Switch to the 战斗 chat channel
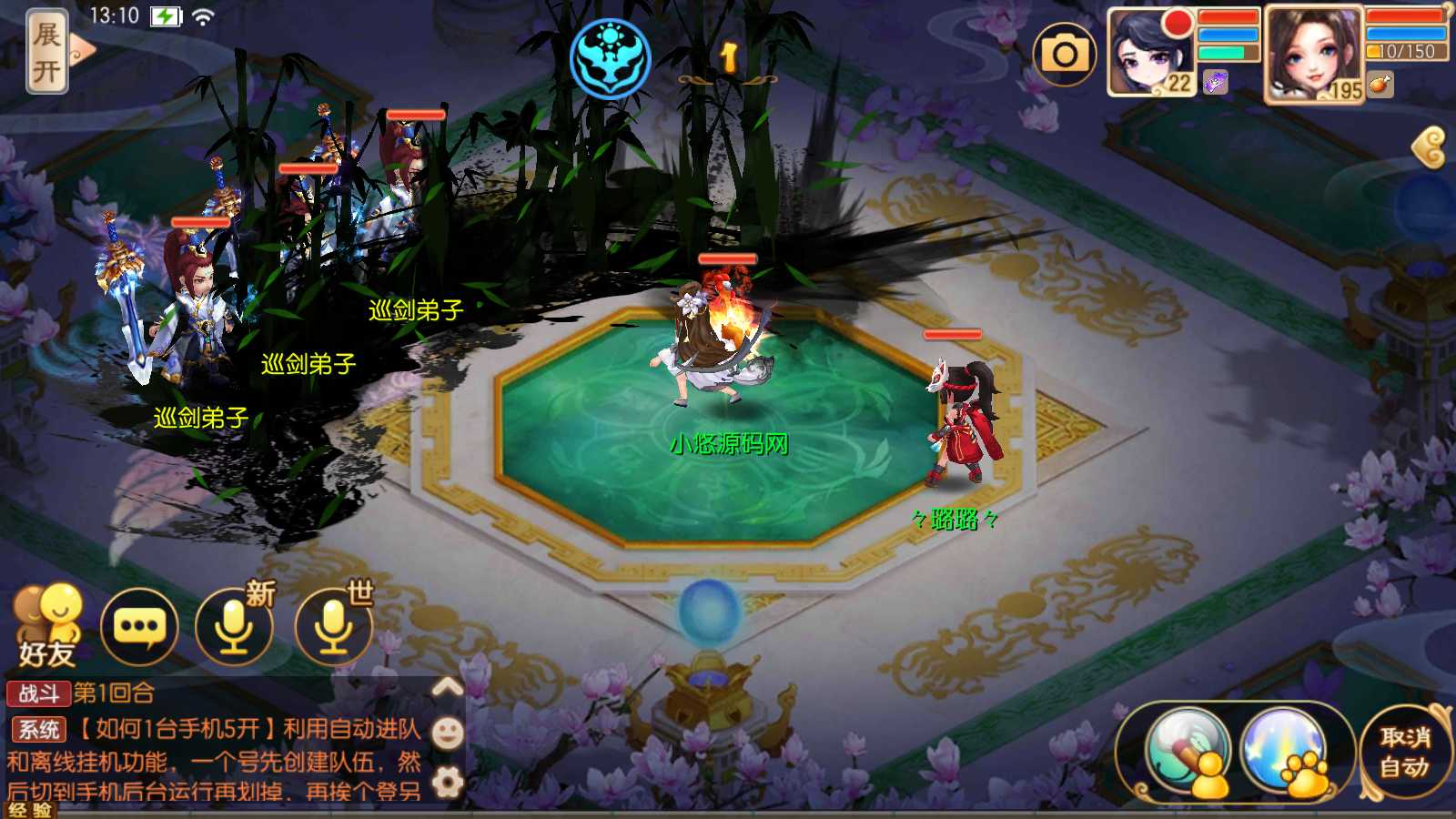Screen dimensions: 1456x819 click(38, 693)
